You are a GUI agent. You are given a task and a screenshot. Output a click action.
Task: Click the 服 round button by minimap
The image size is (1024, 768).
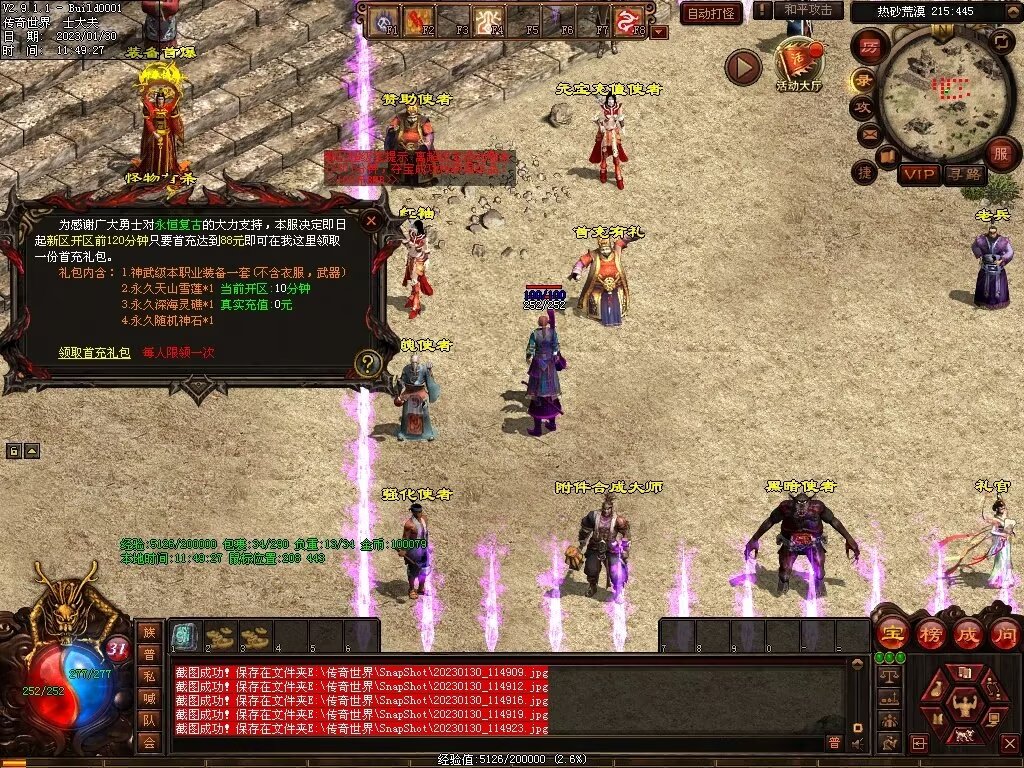[1000, 153]
